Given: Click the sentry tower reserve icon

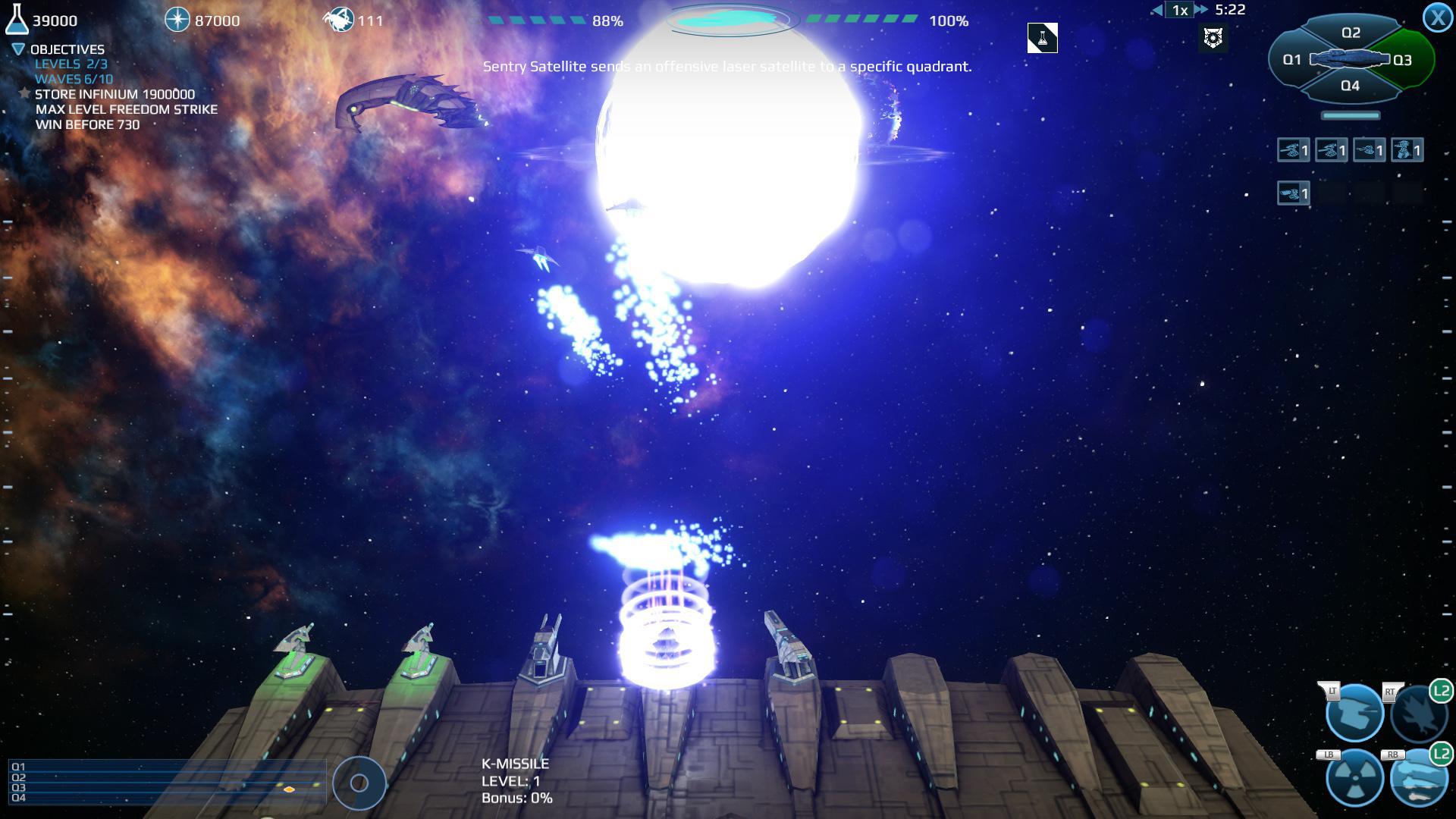Looking at the screenshot, I should click(x=1407, y=150).
